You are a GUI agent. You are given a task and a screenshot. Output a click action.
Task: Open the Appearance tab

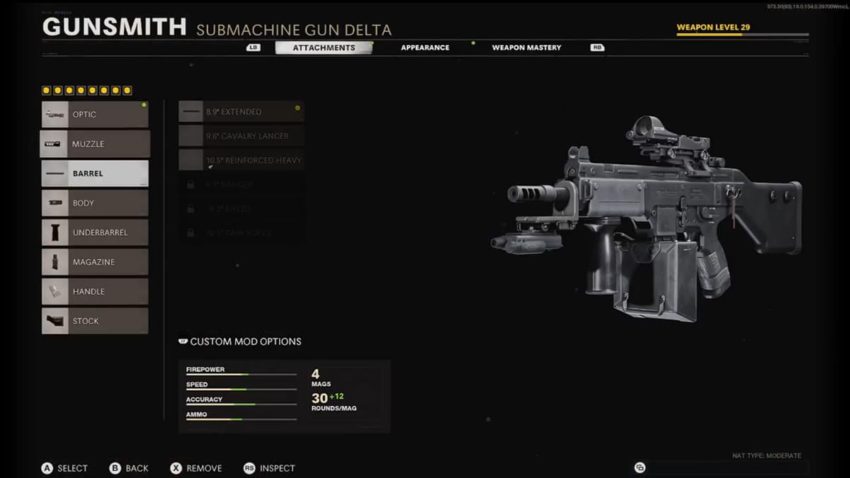click(425, 47)
